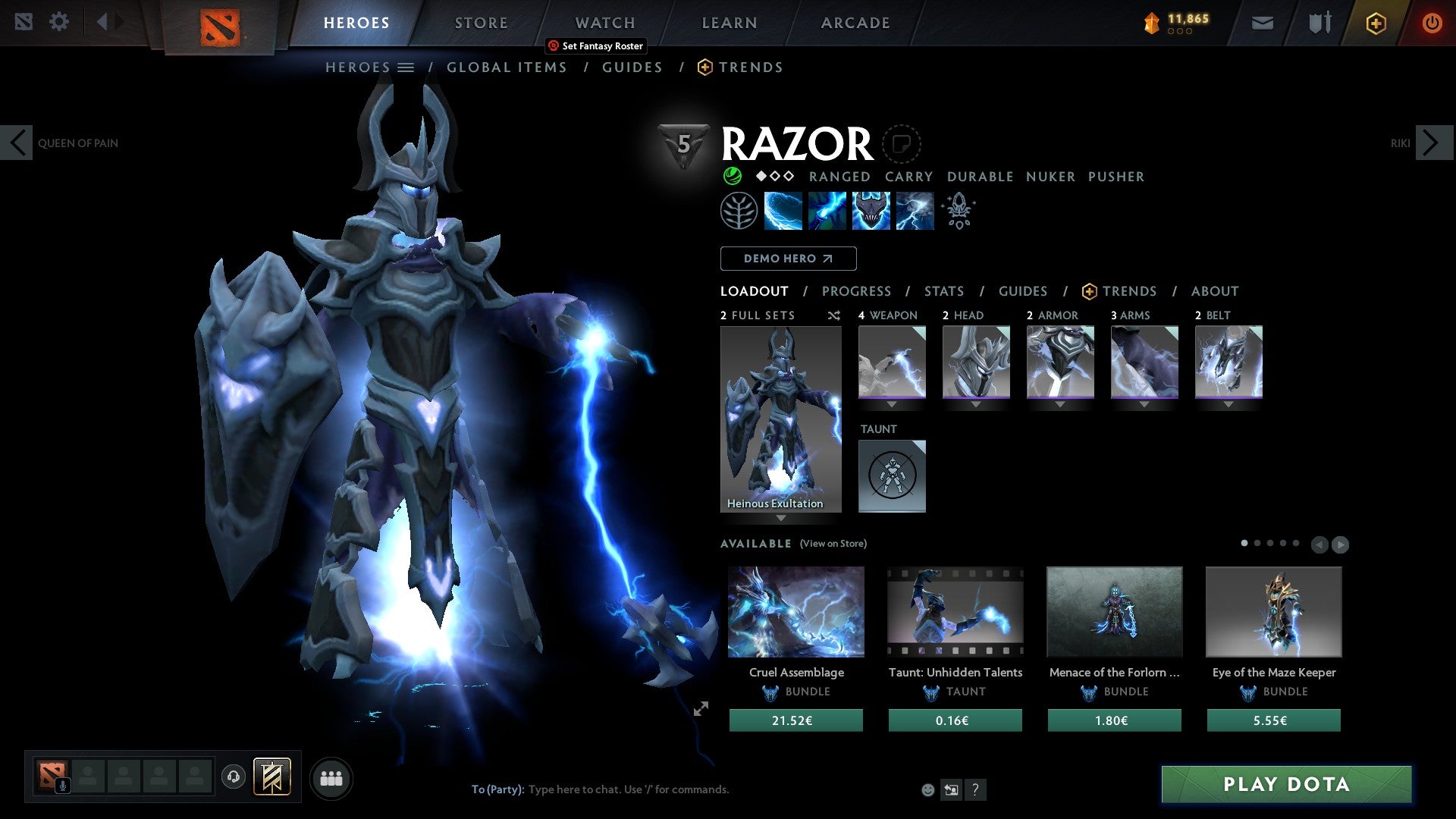Click the Aghanim's Scepter upgrade icon

pos(958,210)
